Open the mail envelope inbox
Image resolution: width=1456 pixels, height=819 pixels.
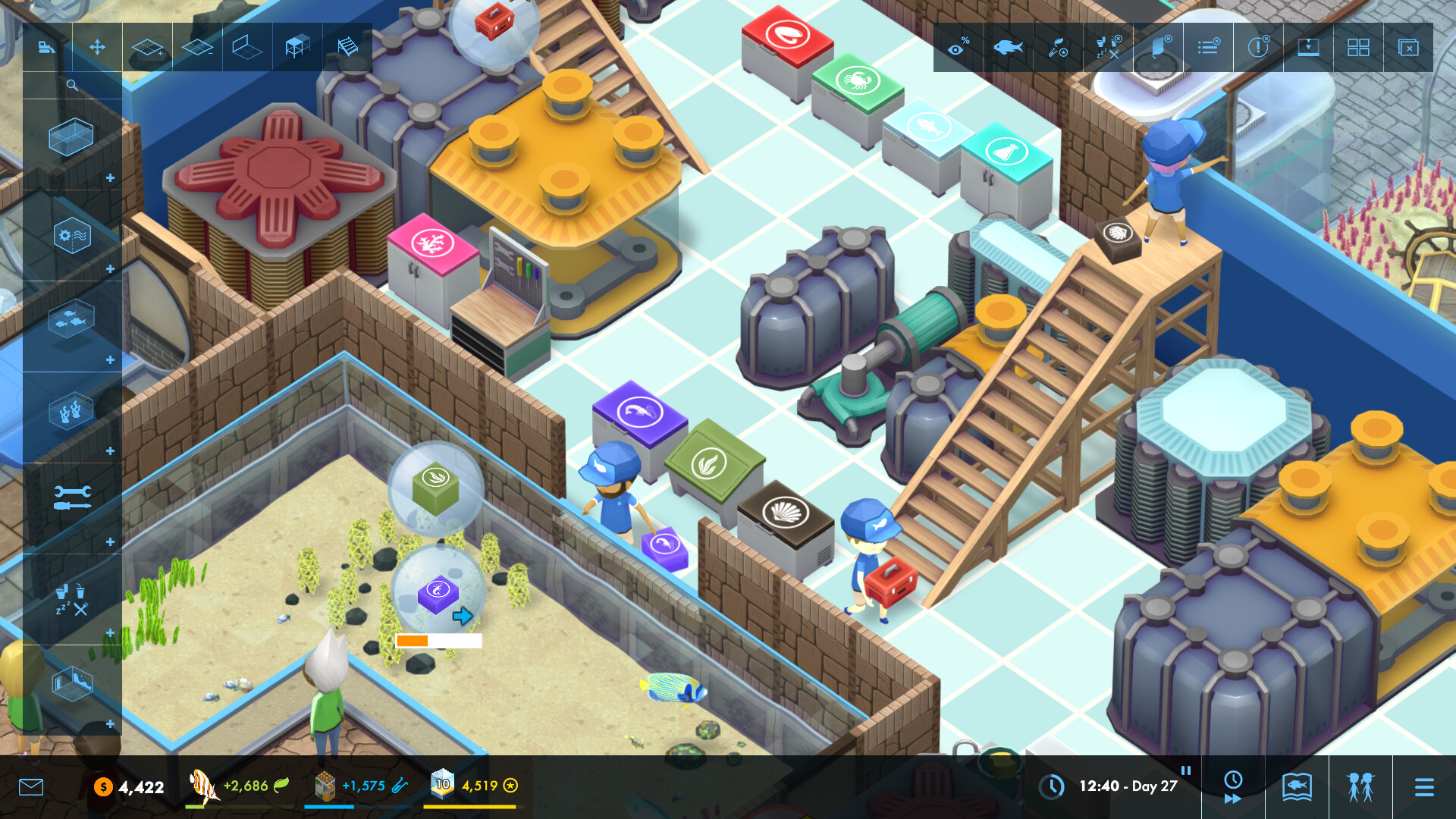pos(30,787)
